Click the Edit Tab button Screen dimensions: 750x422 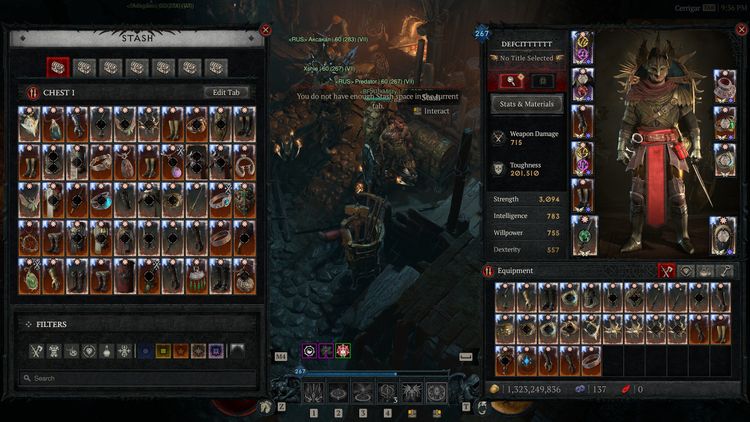[x=226, y=92]
